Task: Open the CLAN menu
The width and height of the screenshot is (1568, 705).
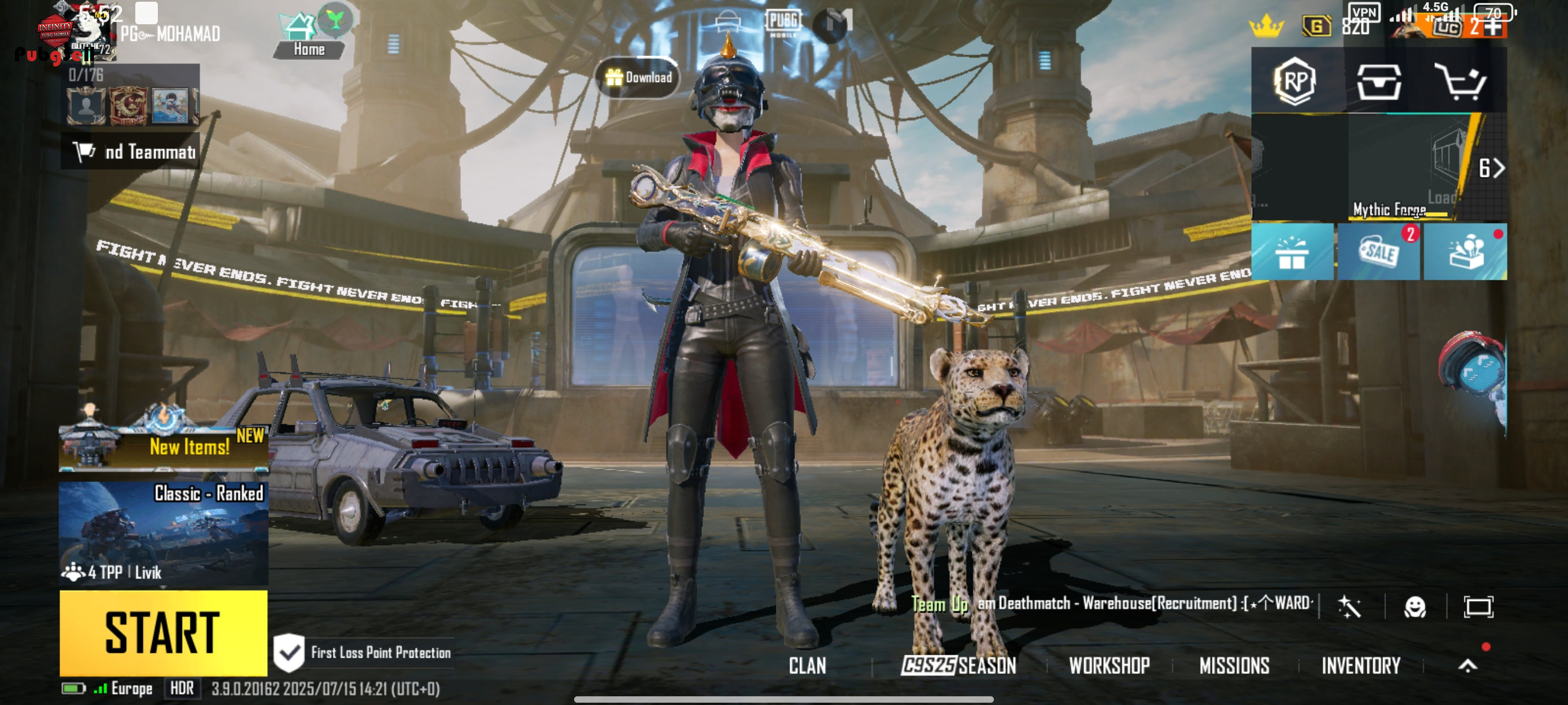Action: [x=807, y=666]
